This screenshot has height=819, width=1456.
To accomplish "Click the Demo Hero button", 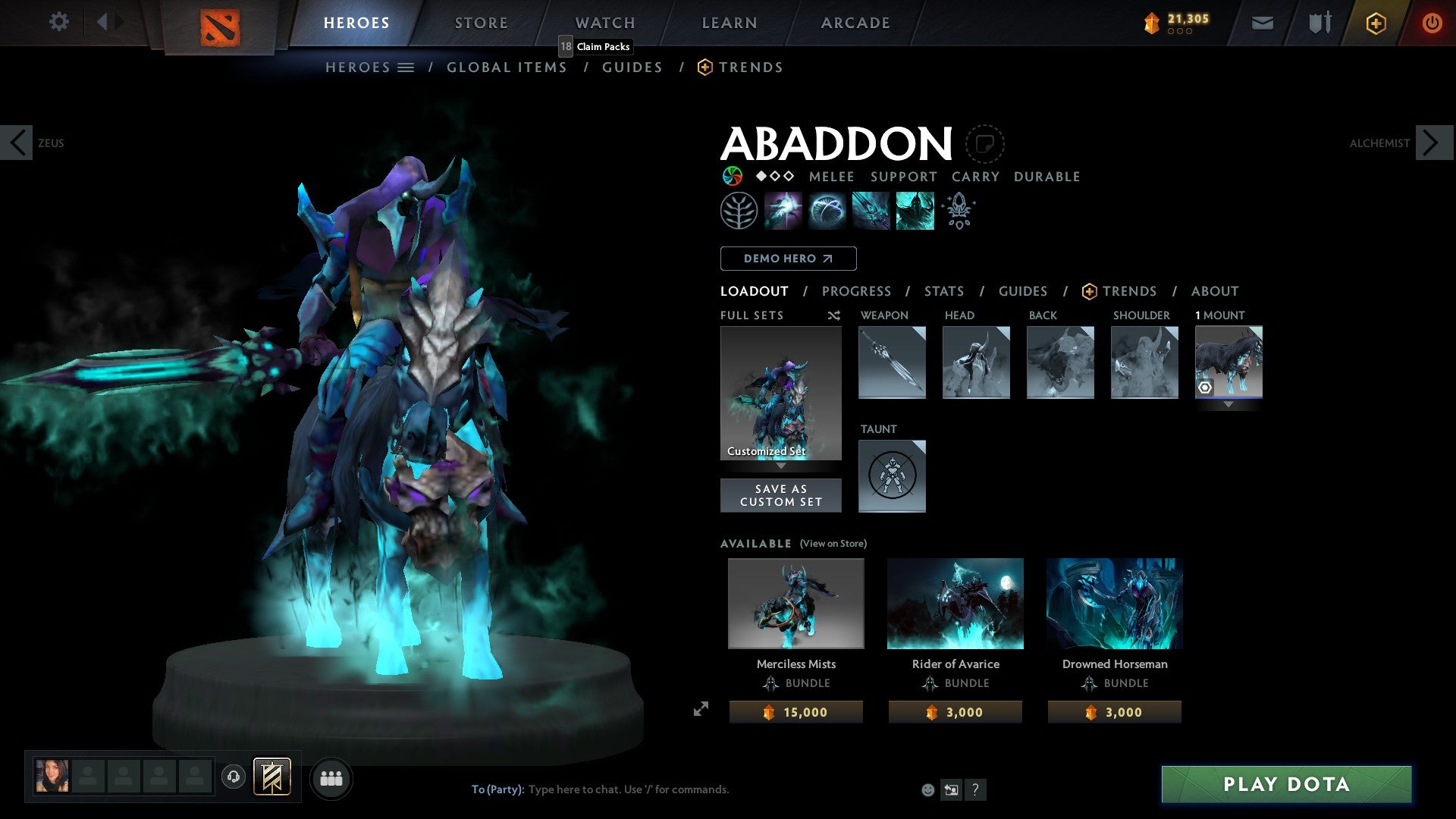I will (787, 258).
